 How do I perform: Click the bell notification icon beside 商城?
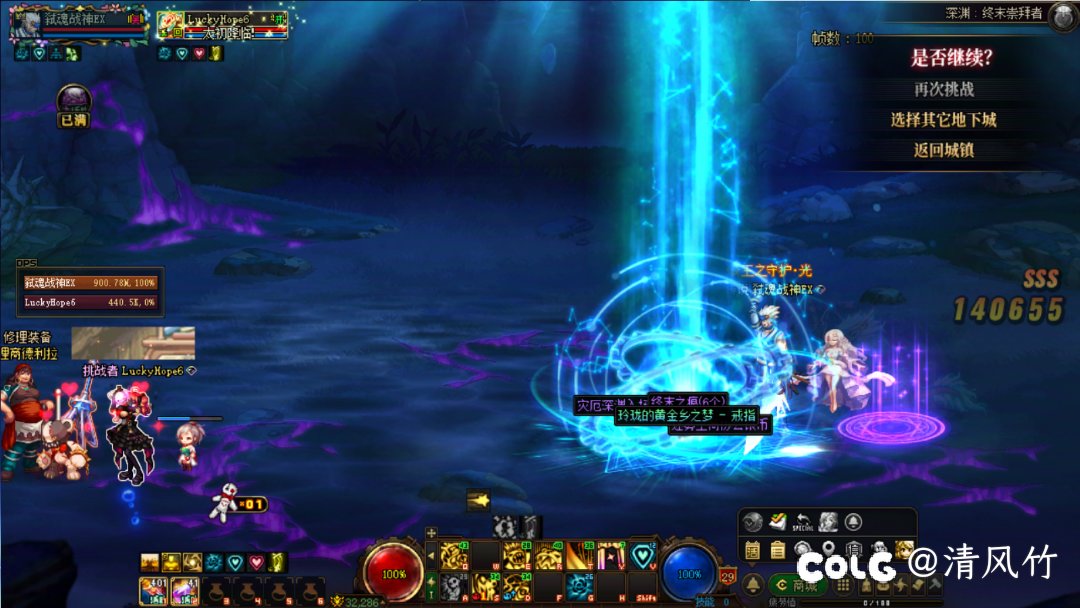point(752,584)
